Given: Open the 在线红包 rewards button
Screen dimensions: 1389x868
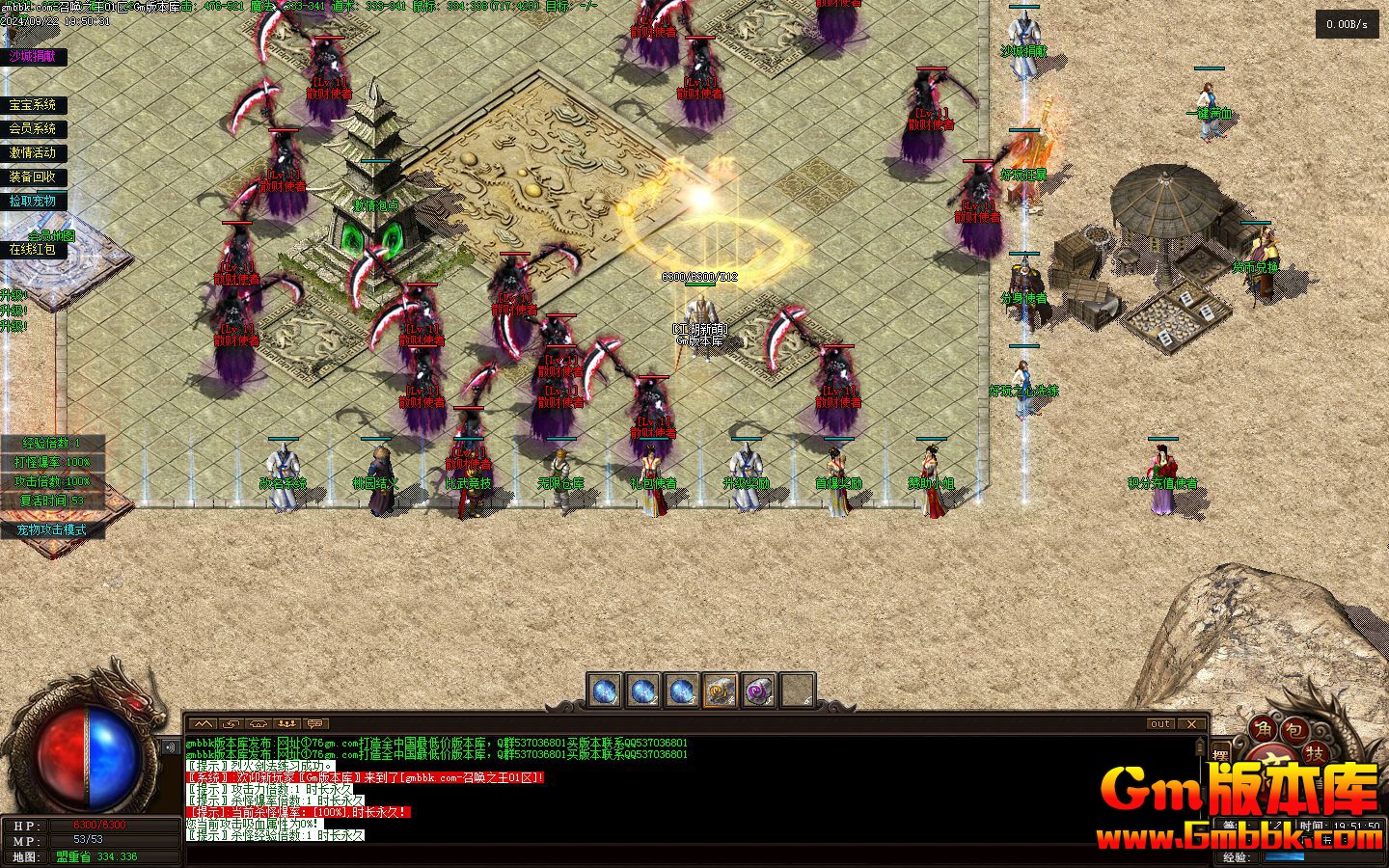Looking at the screenshot, I should click(x=33, y=249).
